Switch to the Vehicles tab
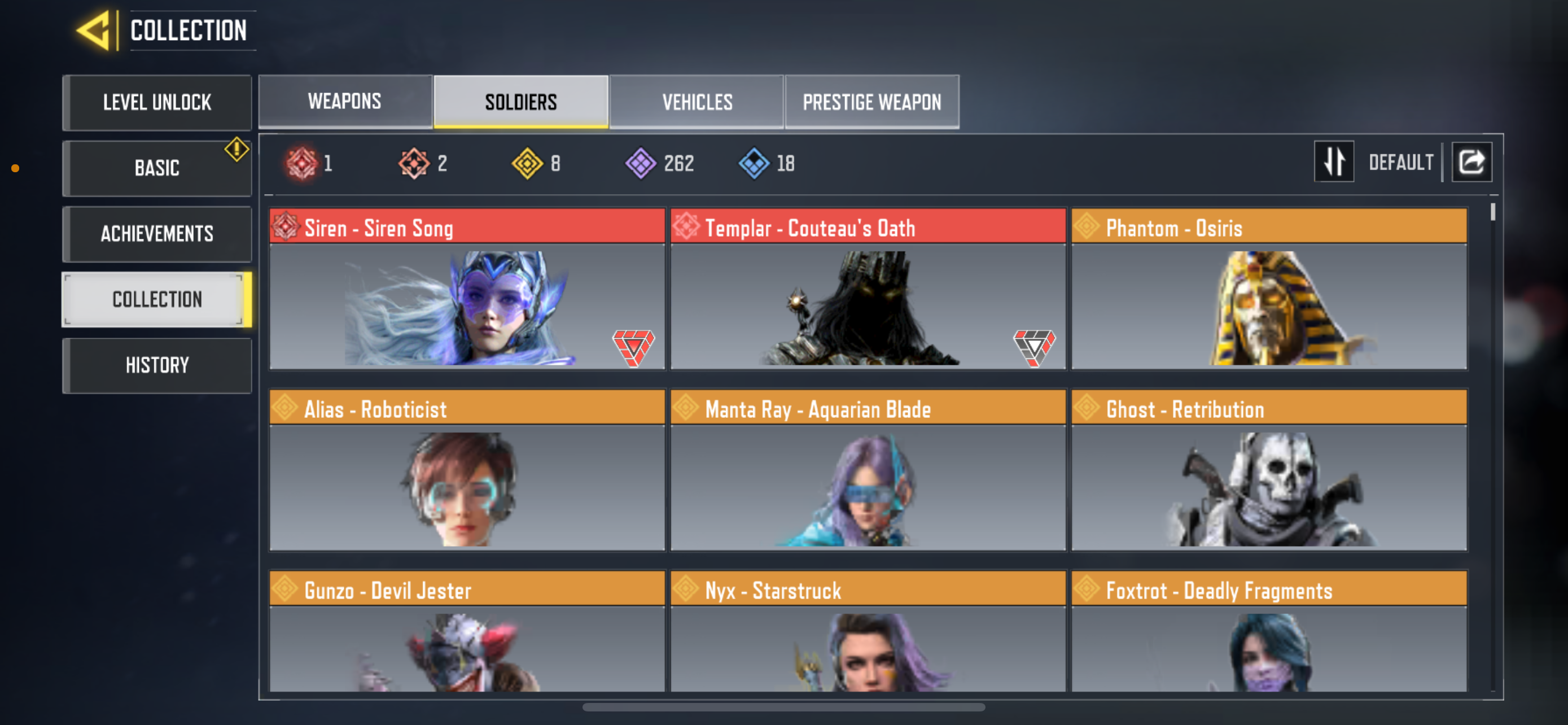This screenshot has width=1568, height=725. pyautogui.click(x=697, y=102)
